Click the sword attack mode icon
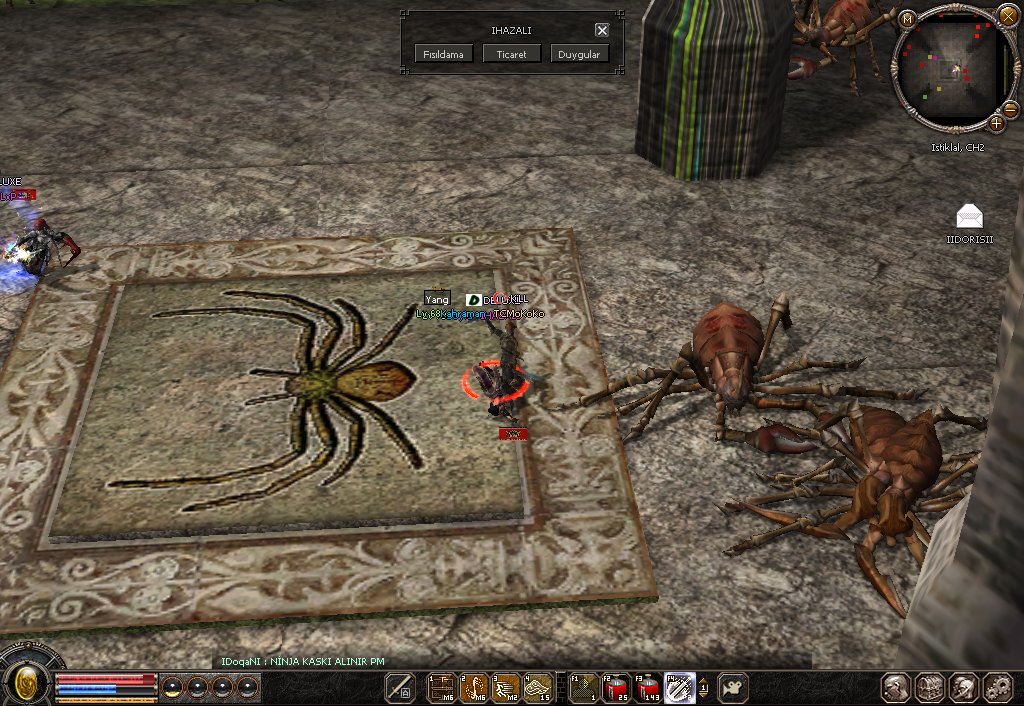This screenshot has width=1024, height=706. tap(401, 687)
